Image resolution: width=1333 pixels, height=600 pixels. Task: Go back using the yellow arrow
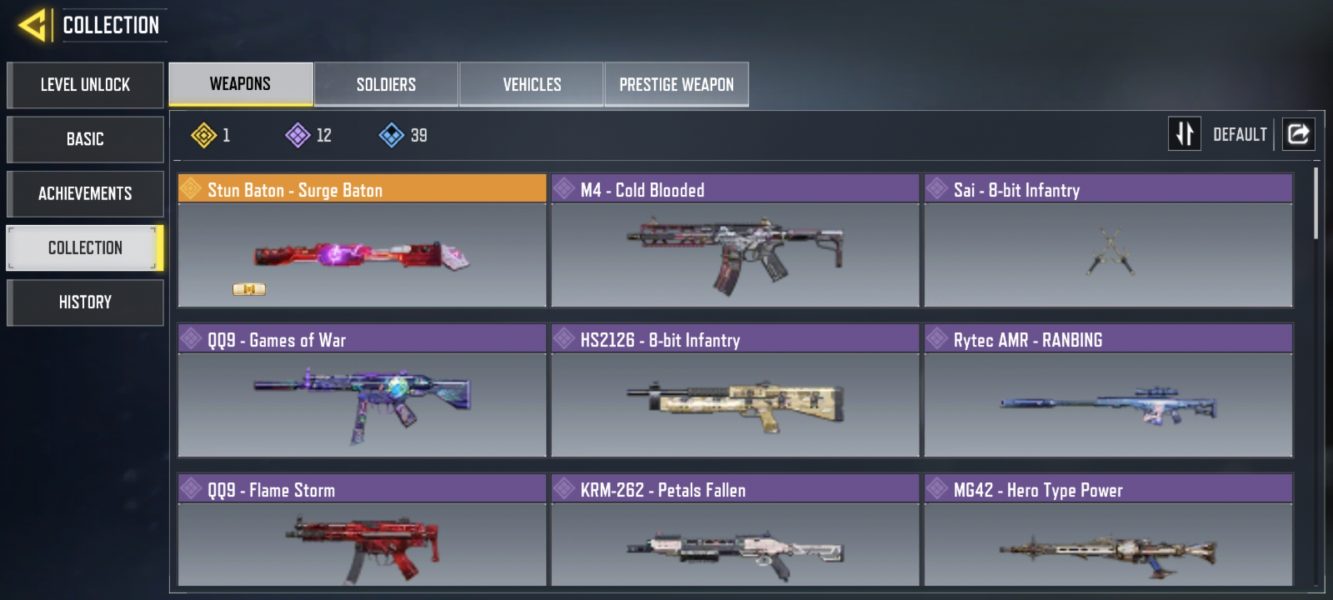32,25
